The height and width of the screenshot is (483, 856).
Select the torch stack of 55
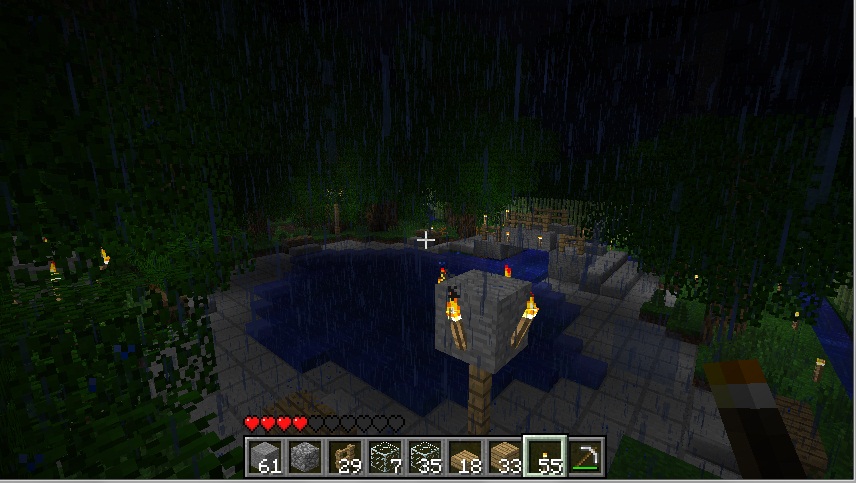[546, 456]
